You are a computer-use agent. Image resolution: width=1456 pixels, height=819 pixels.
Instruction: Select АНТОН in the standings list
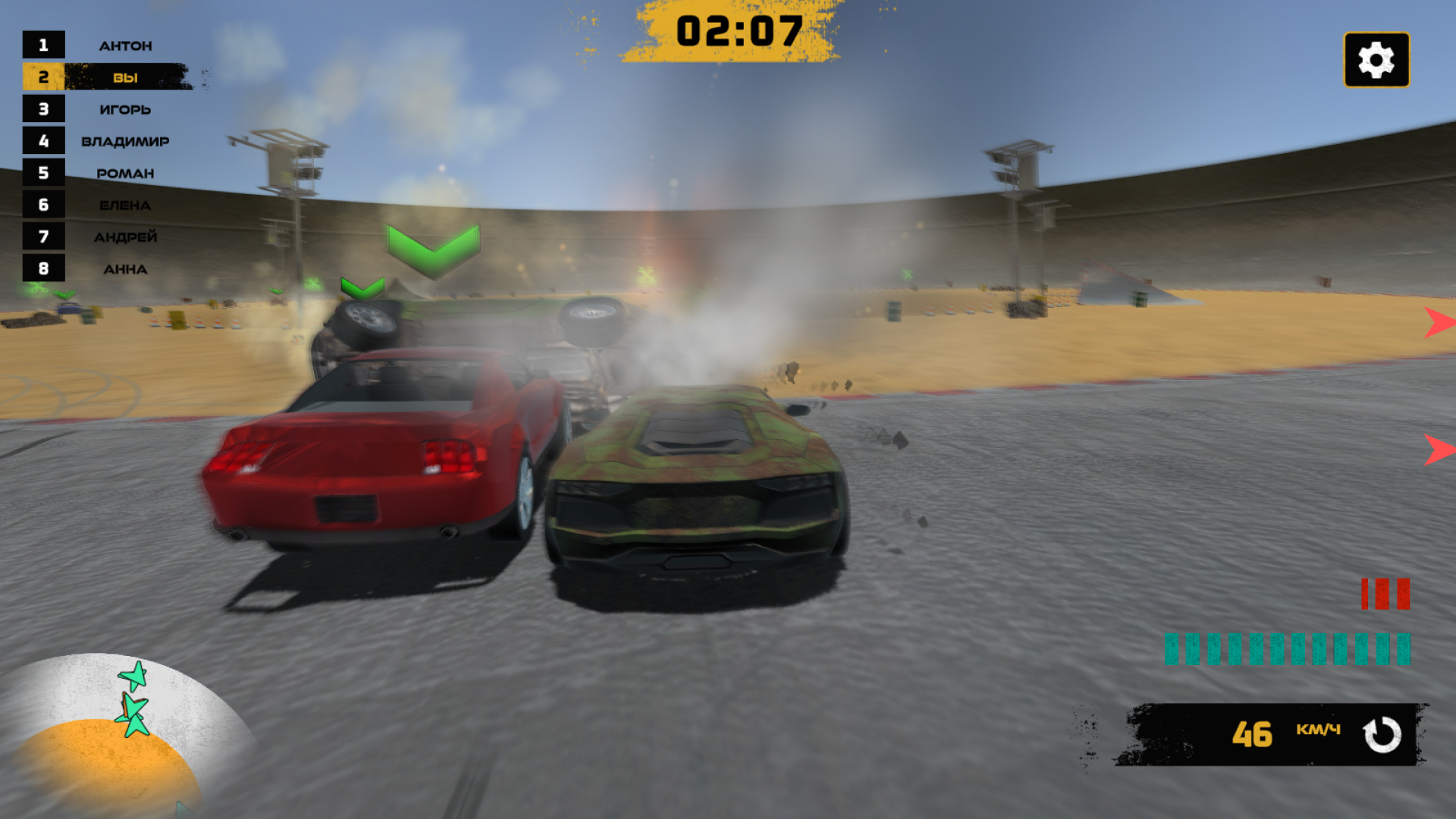tap(126, 45)
